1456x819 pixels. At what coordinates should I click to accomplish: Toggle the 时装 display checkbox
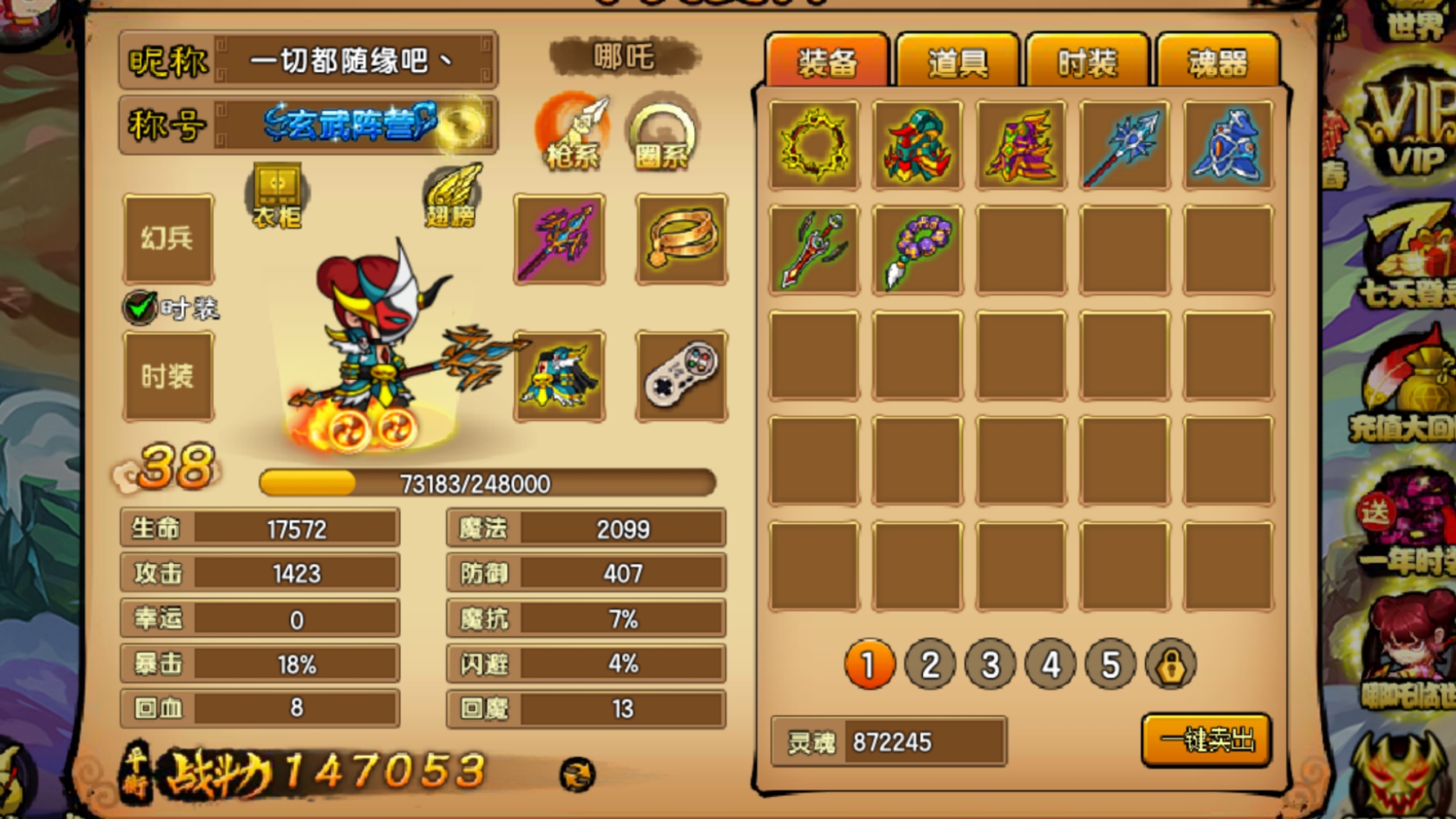click(140, 308)
